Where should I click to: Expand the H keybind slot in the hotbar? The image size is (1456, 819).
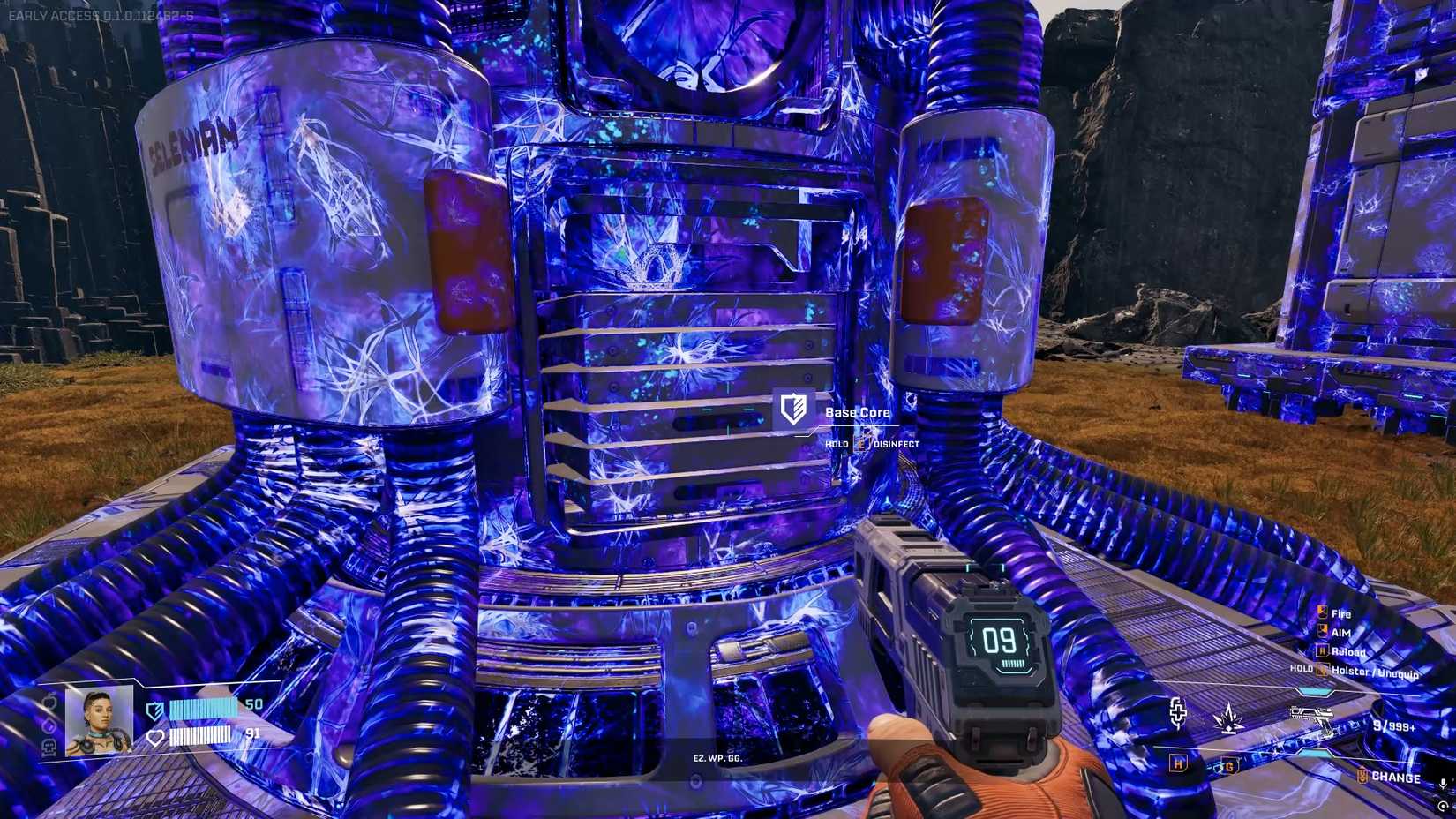click(x=1178, y=763)
